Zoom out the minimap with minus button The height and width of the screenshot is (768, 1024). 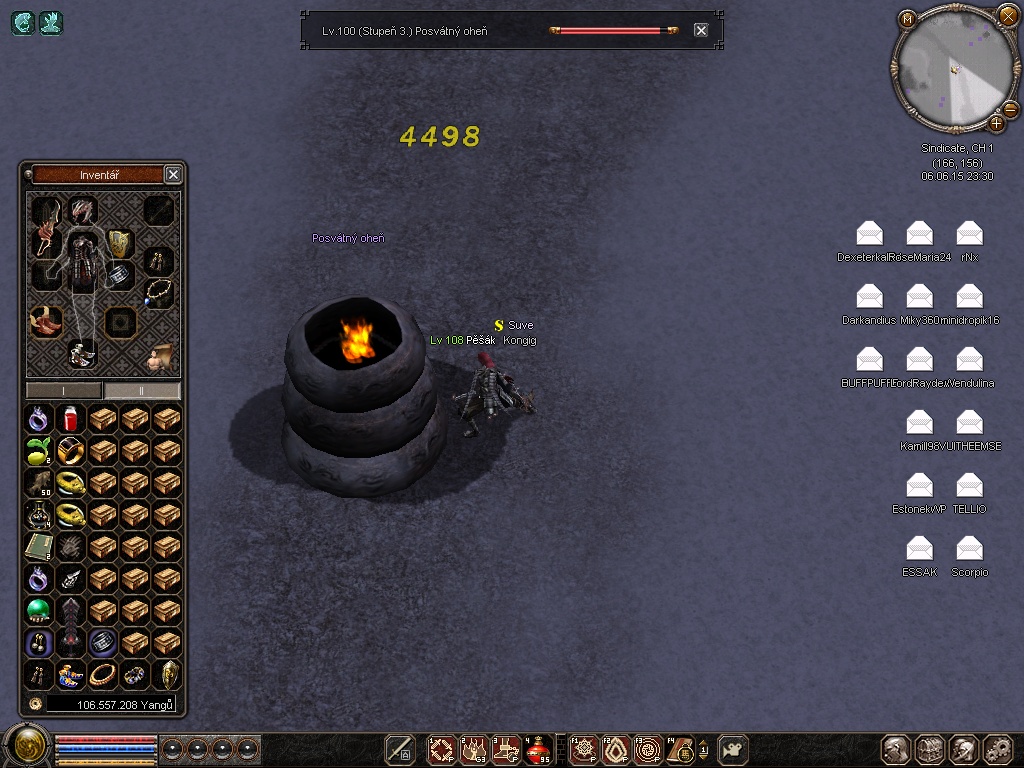tap(1010, 108)
